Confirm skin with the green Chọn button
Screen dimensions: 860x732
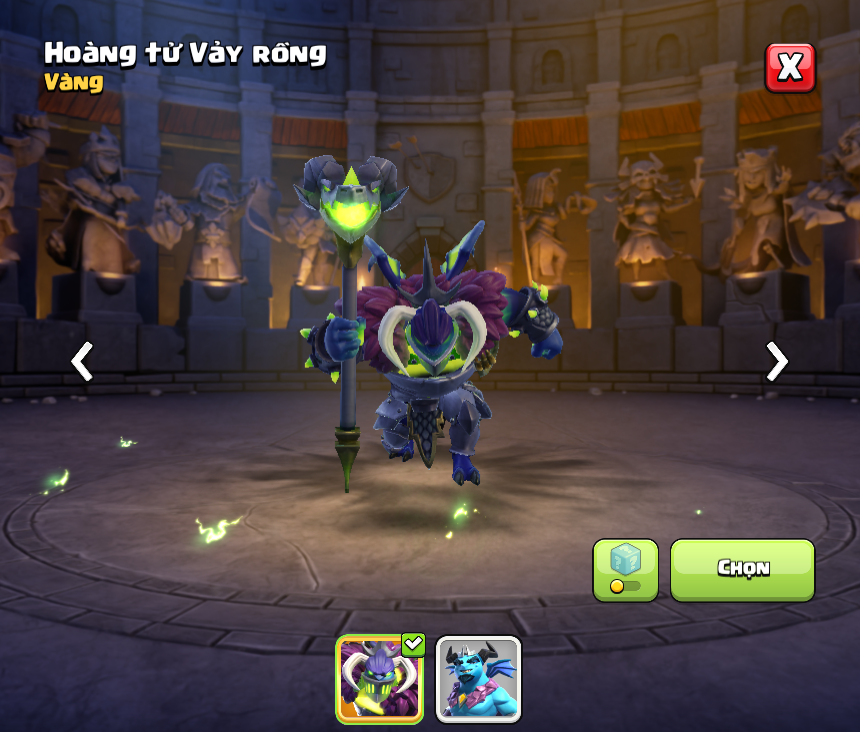click(742, 569)
